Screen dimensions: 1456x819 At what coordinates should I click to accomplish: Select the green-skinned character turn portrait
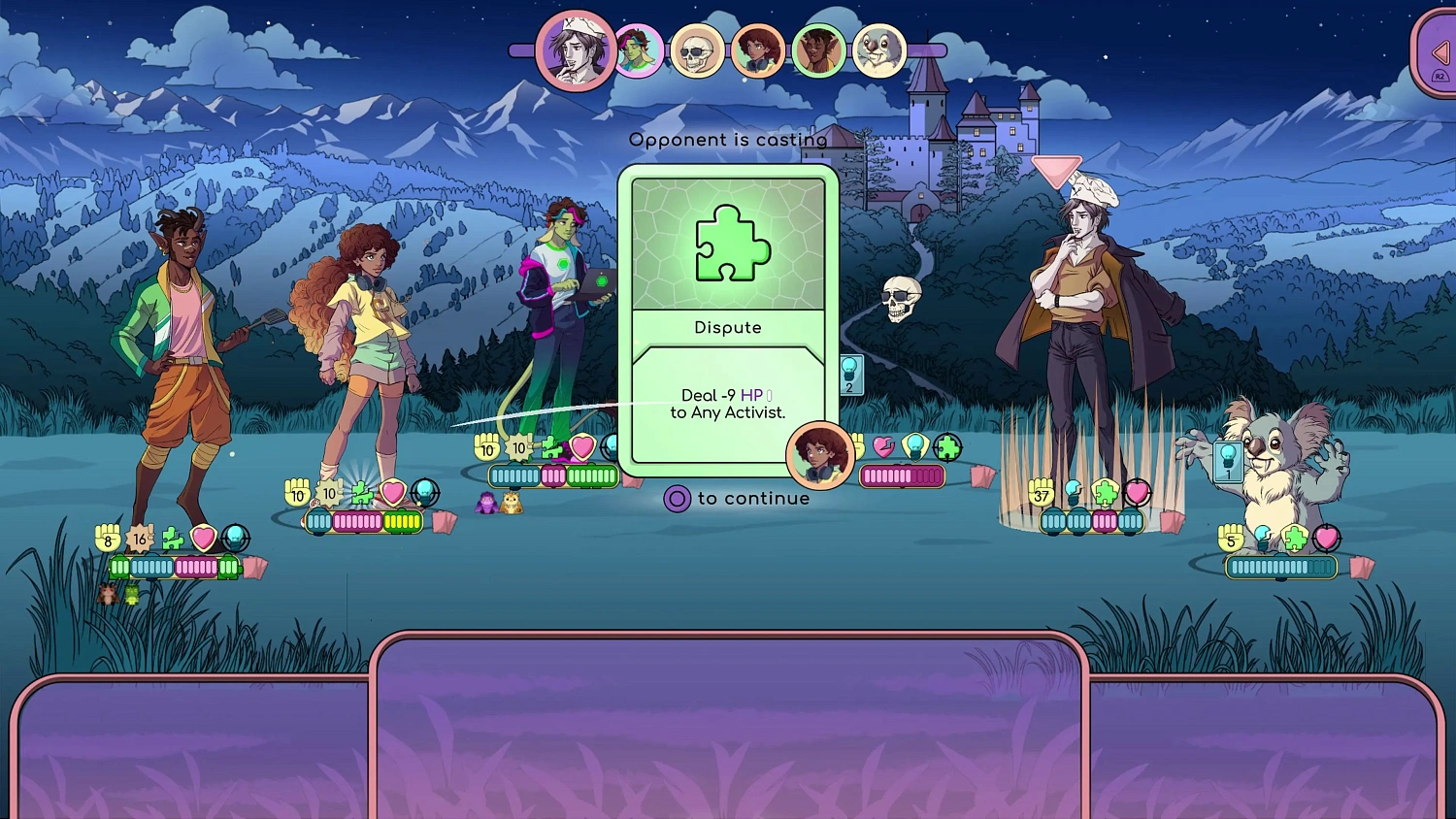[637, 50]
